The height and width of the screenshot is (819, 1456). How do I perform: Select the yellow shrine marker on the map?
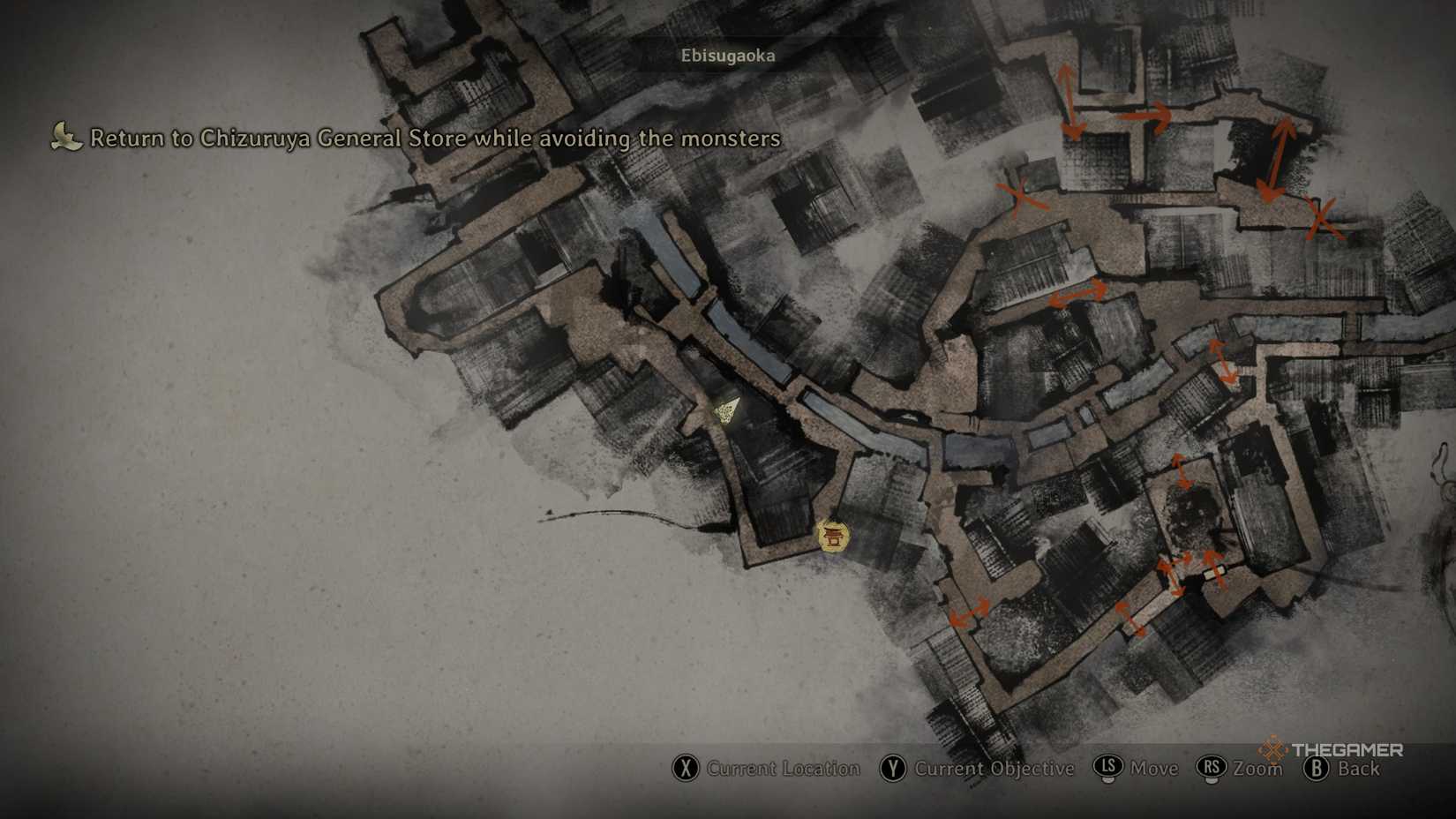(x=832, y=536)
